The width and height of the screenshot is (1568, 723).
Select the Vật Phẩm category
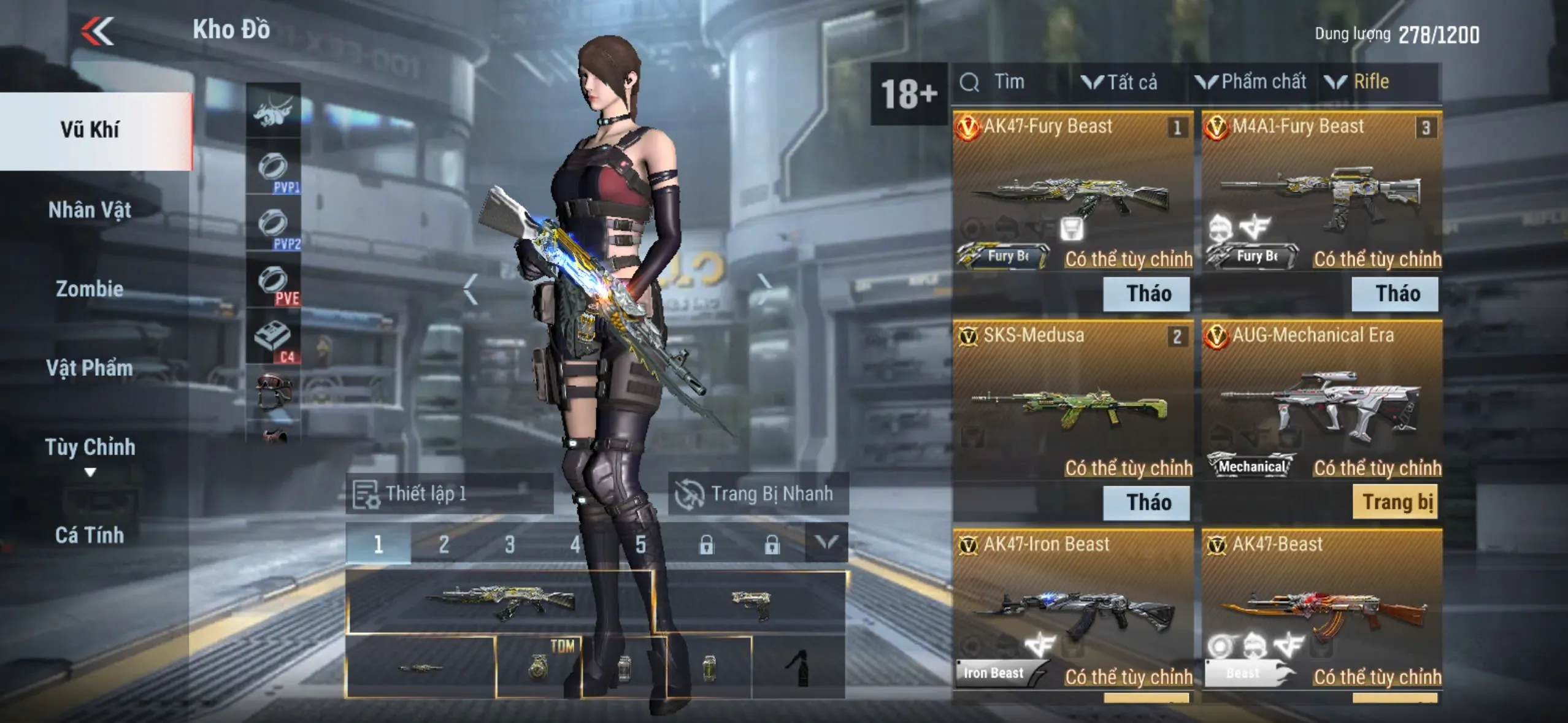click(x=90, y=368)
